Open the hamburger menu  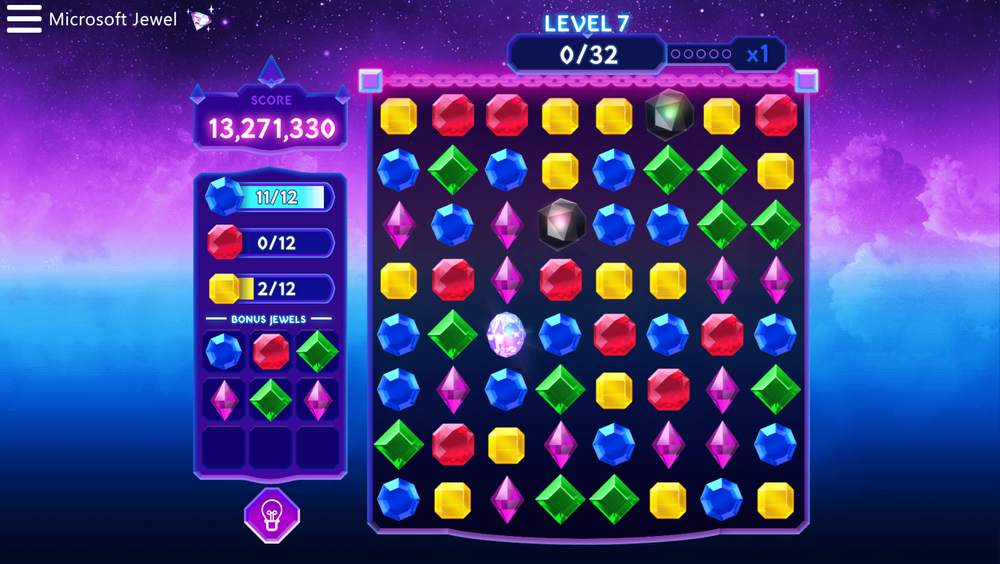(24, 19)
